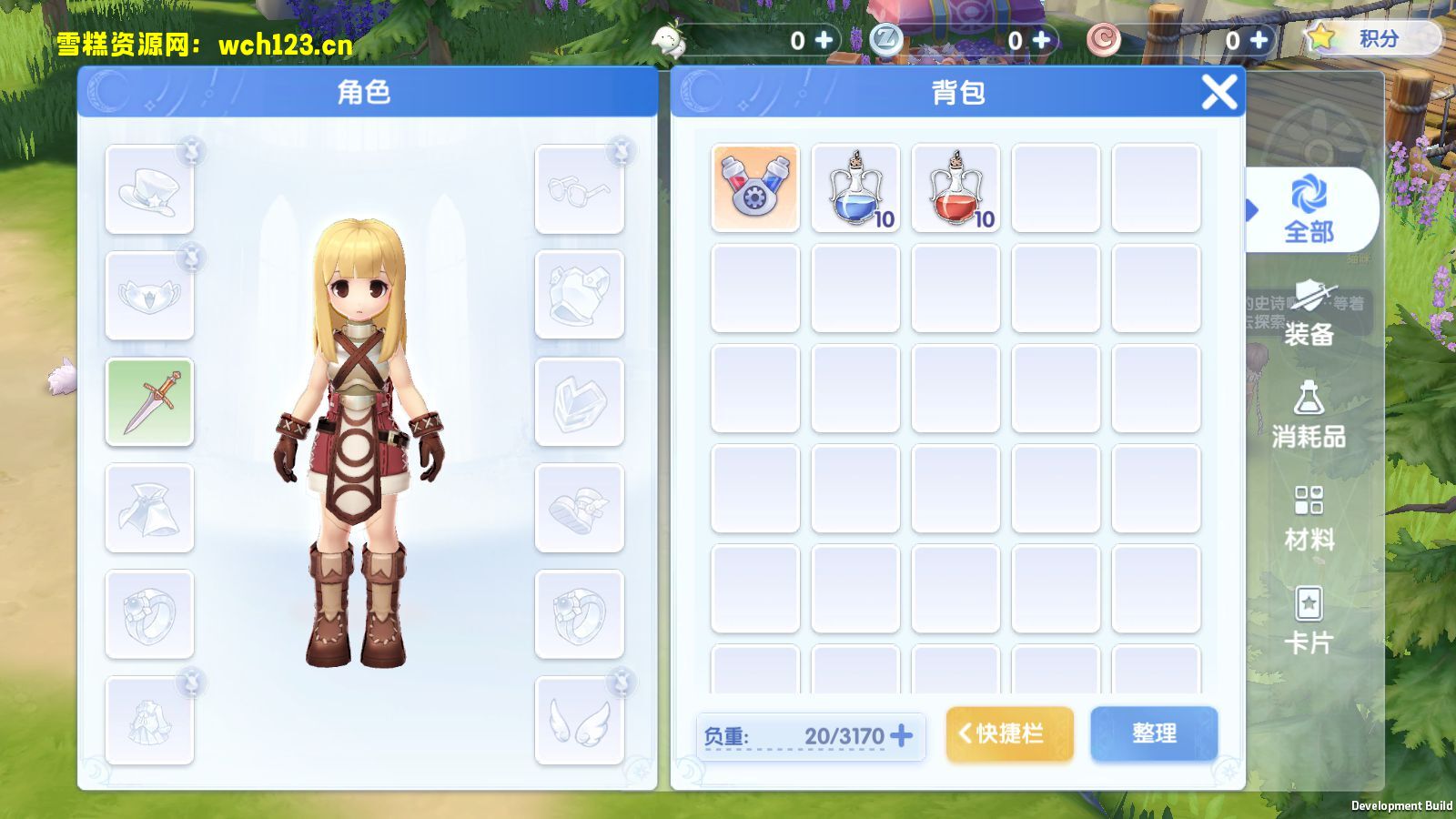1456x819 pixels.
Task: Open the 快捷栏 shortcut bar
Action: pyautogui.click(x=1008, y=733)
